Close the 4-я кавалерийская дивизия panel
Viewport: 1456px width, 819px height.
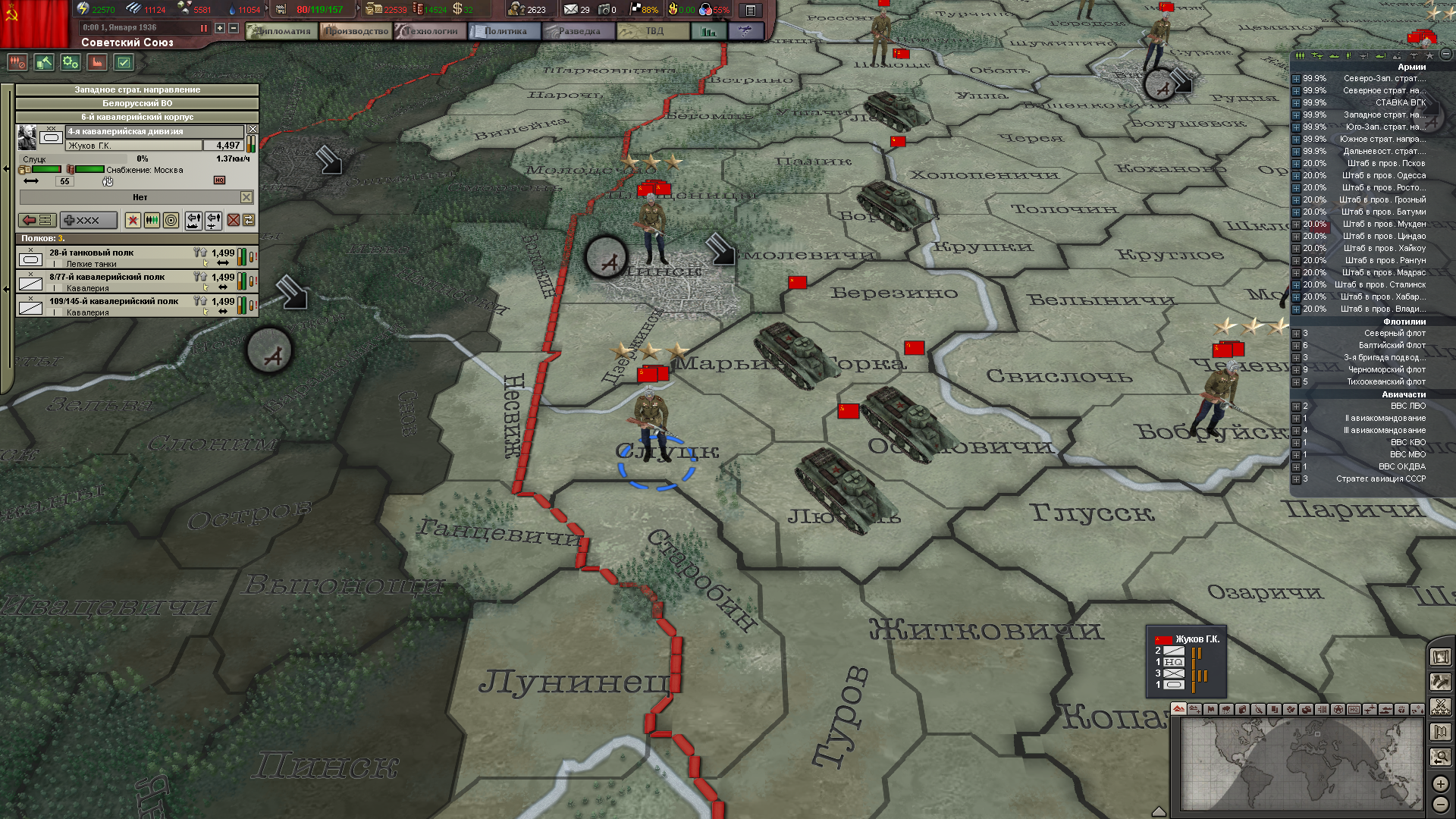click(253, 130)
